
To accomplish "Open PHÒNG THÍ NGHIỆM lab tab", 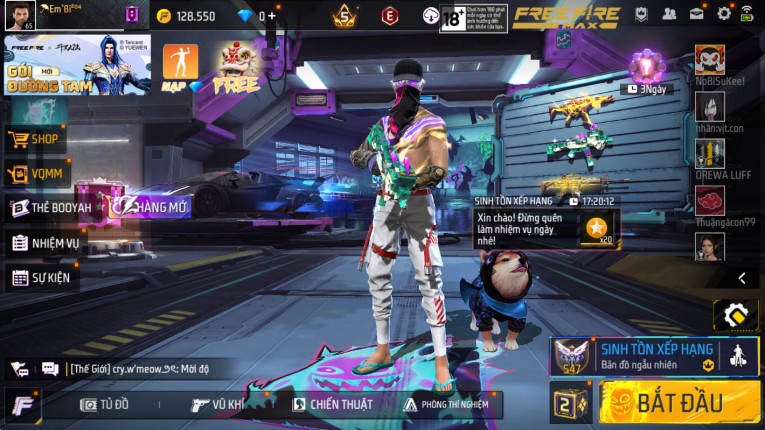I will [447, 404].
